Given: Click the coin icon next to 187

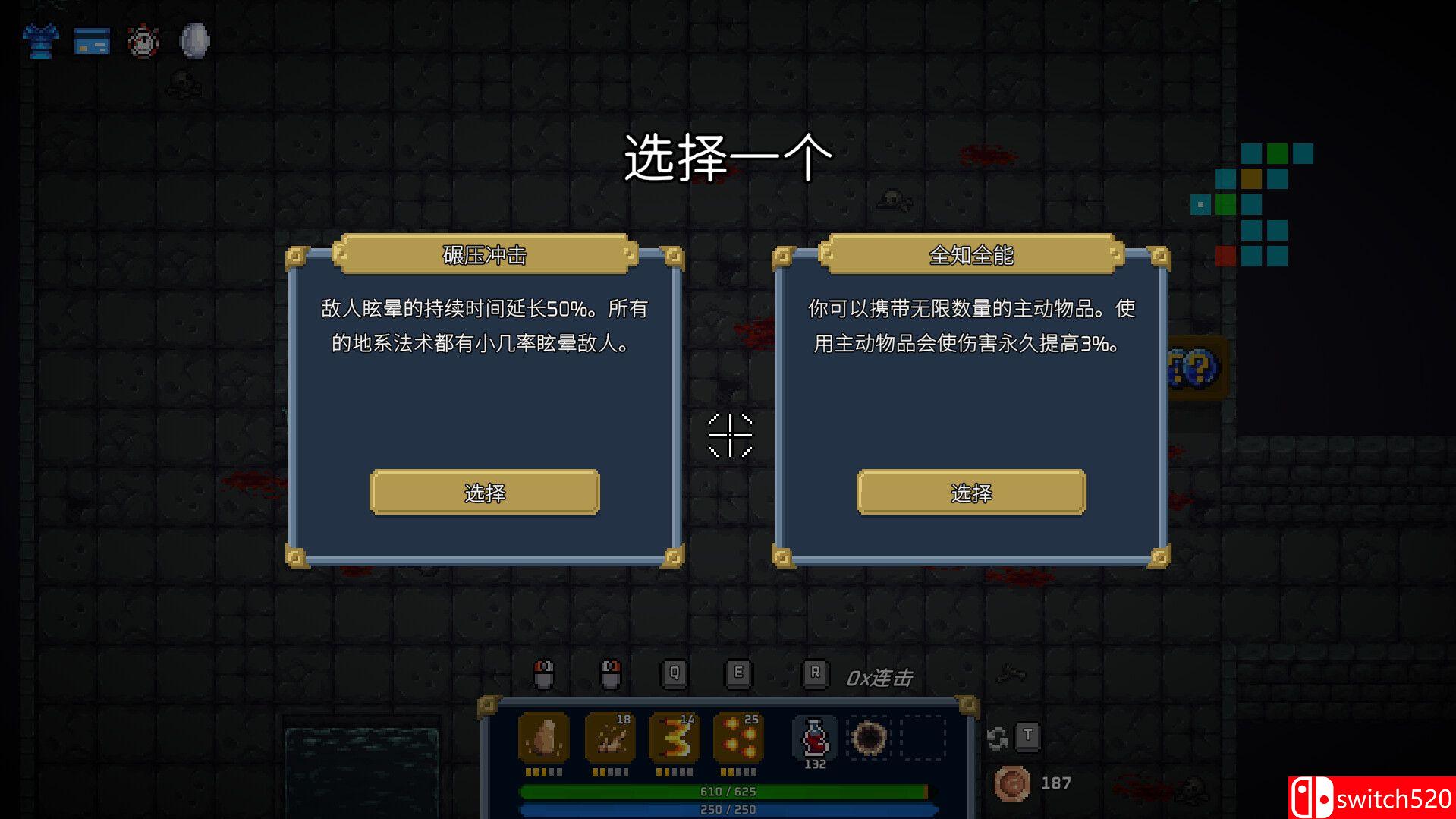Looking at the screenshot, I should tap(1013, 782).
